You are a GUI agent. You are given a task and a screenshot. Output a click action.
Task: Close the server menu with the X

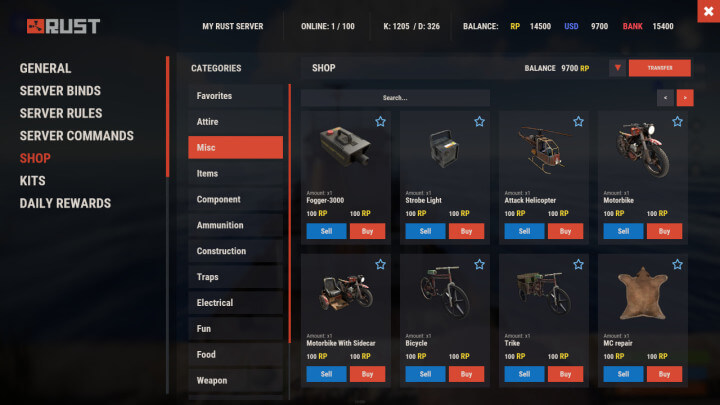[x=706, y=11]
